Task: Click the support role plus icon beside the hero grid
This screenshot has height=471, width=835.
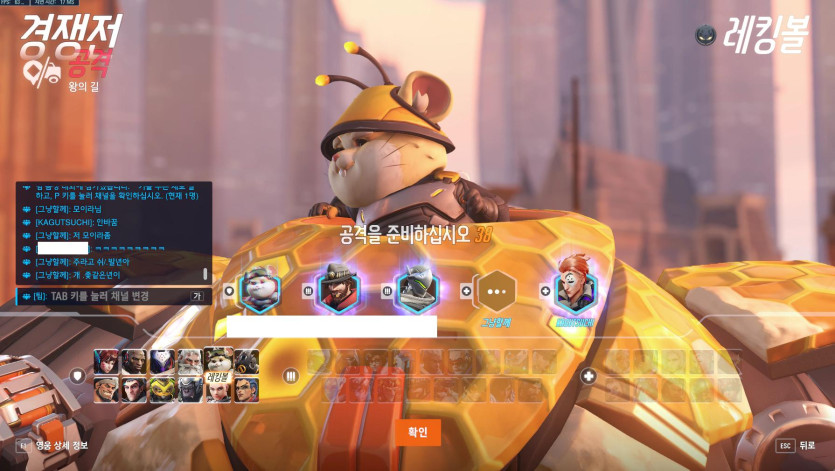Action: pyautogui.click(x=589, y=376)
